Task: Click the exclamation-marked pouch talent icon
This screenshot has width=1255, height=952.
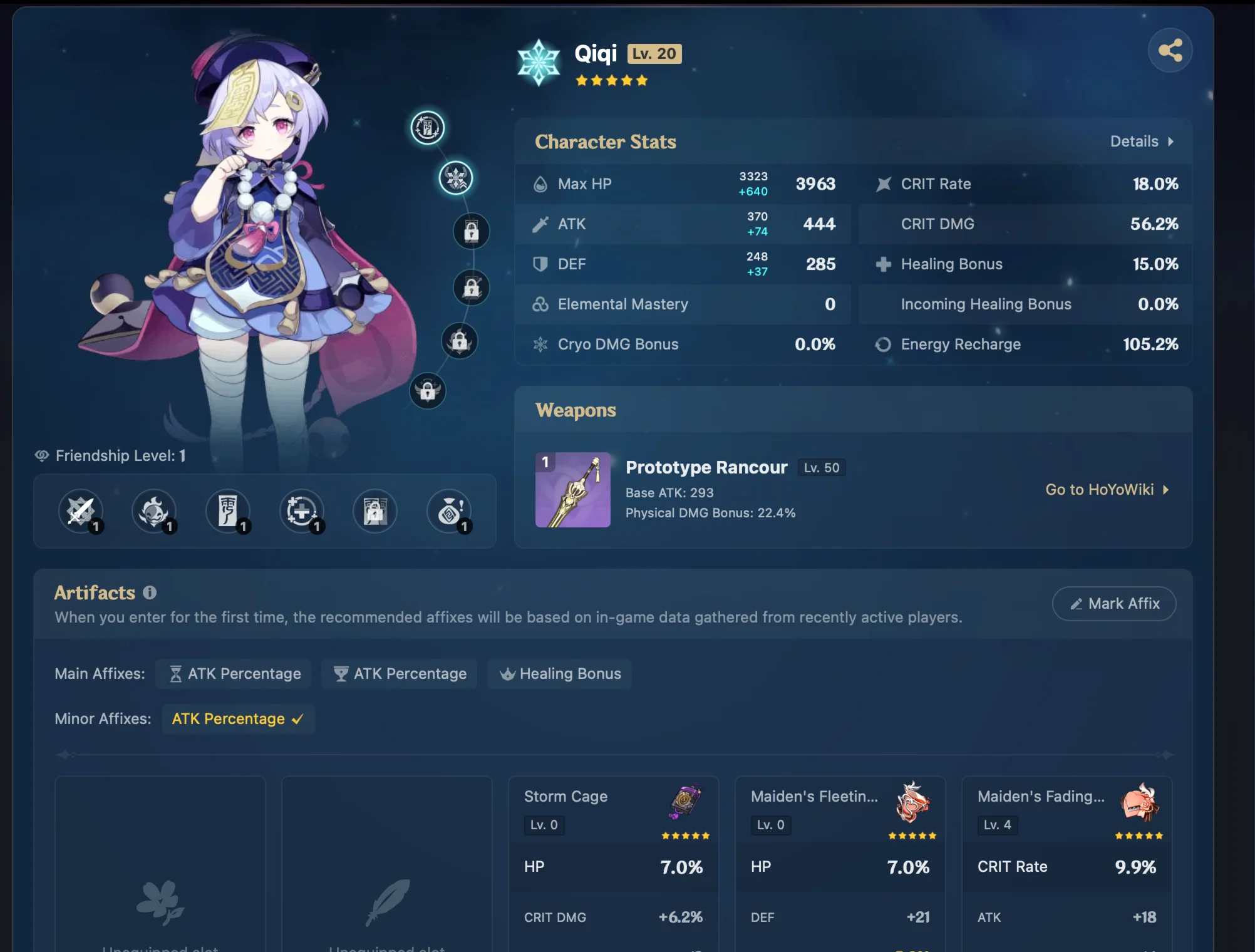Action: tap(448, 511)
